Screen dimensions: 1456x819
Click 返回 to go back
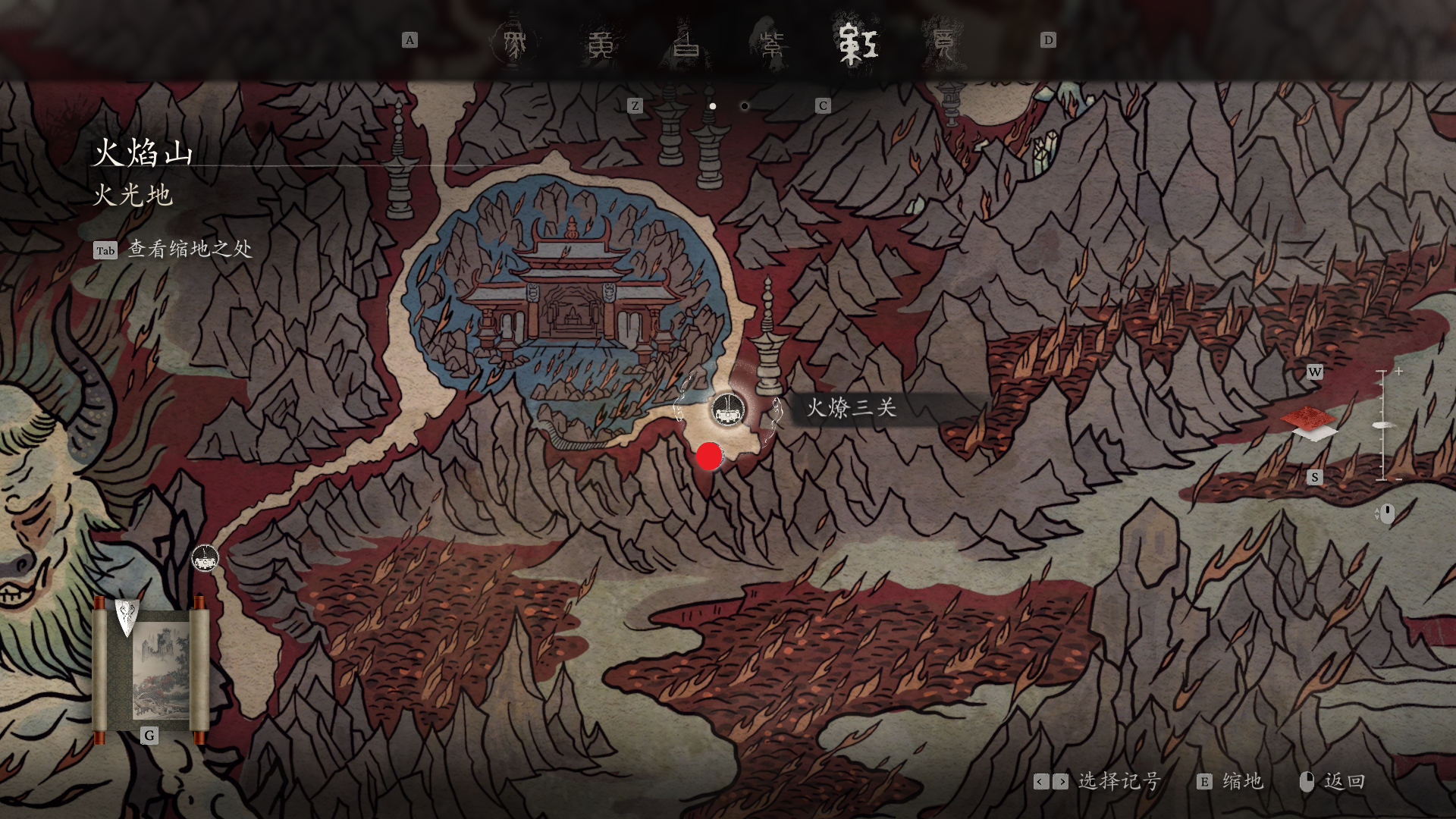click(x=1344, y=781)
